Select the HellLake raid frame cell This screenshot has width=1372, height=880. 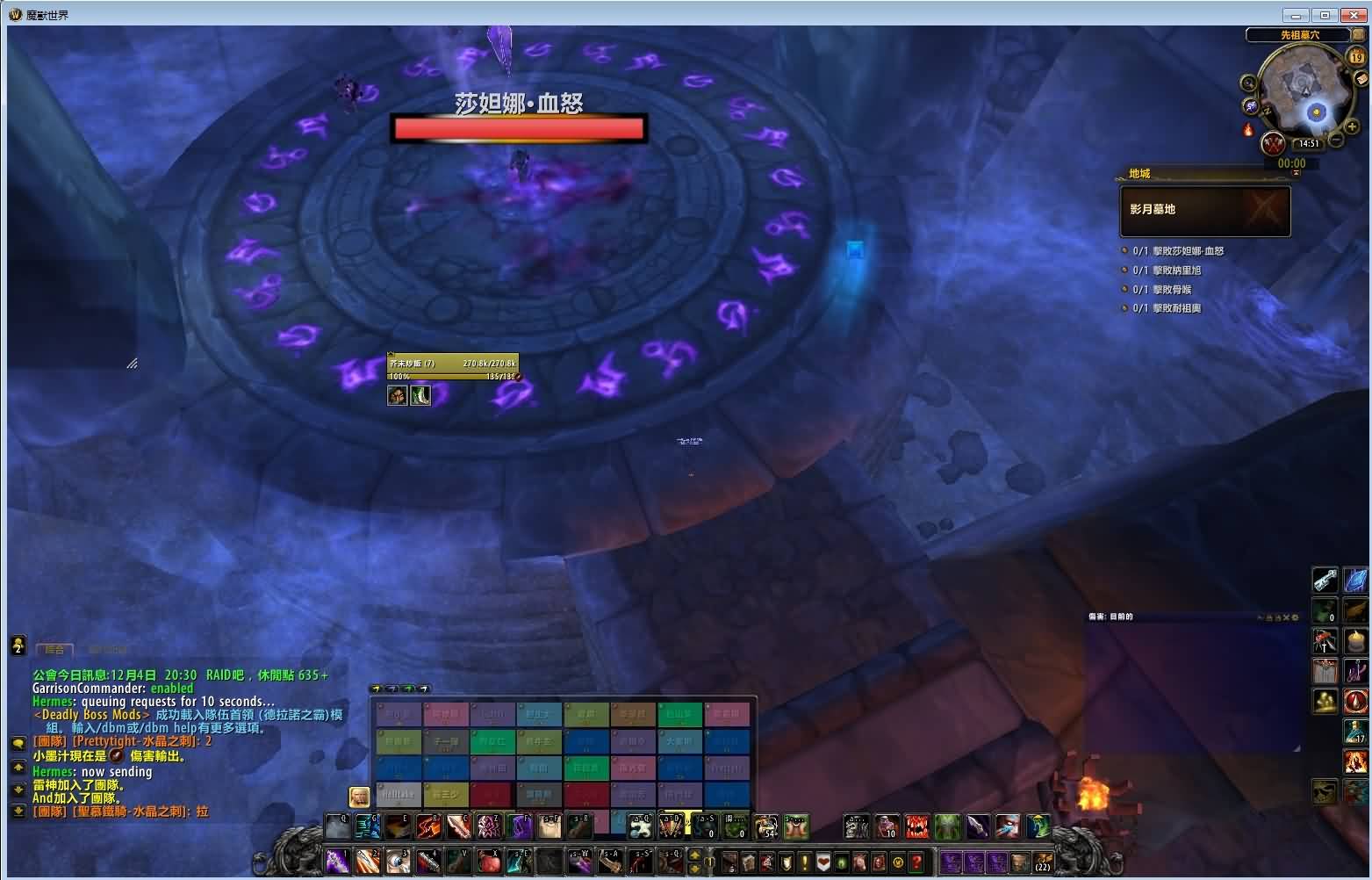click(x=399, y=794)
